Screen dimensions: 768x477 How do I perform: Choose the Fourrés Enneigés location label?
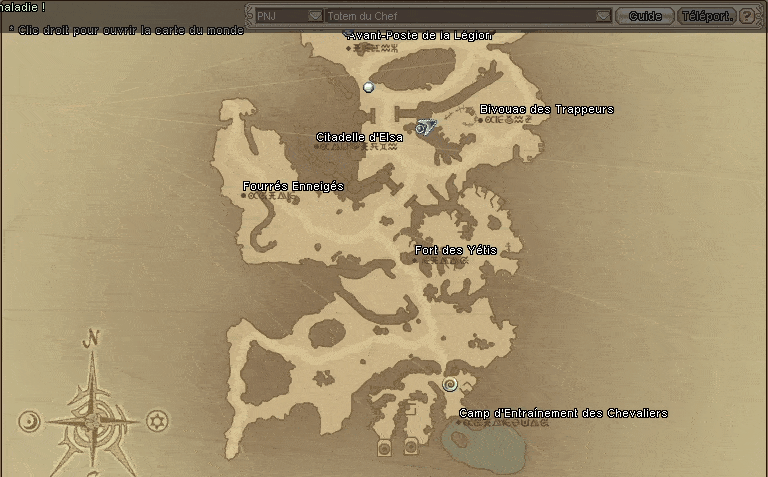[x=293, y=186]
